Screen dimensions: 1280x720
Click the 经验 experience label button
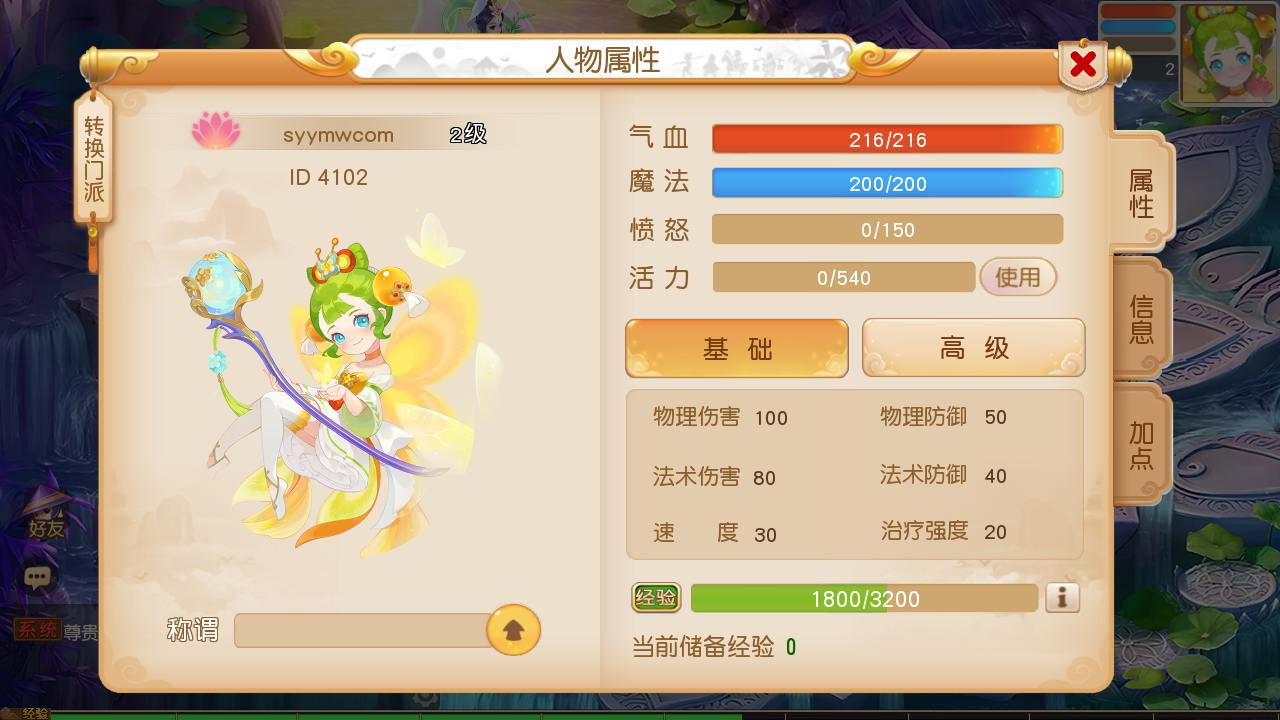click(x=656, y=598)
